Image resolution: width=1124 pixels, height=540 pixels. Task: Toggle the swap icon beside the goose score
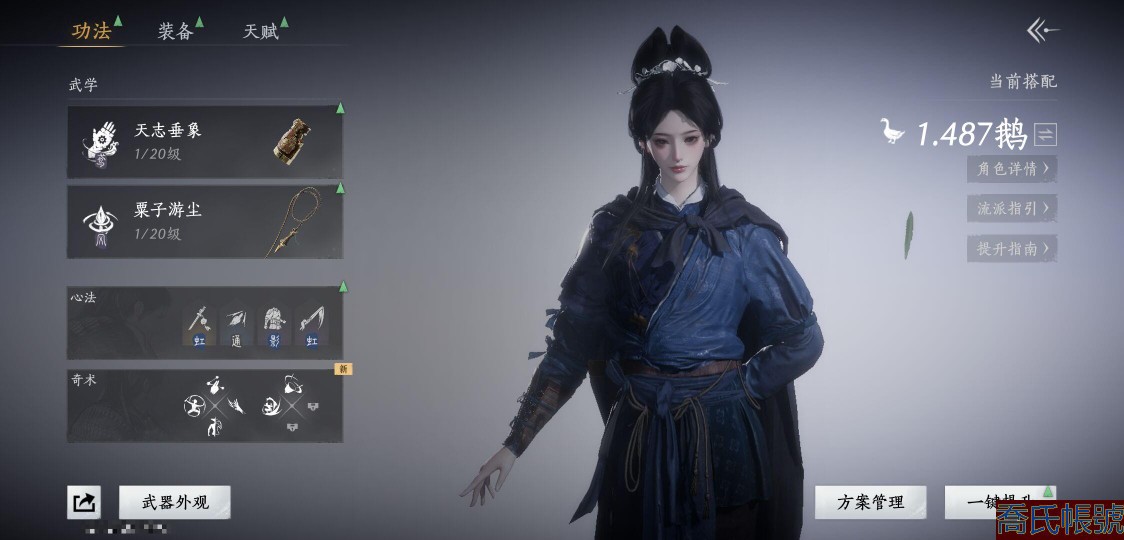(x=1046, y=134)
